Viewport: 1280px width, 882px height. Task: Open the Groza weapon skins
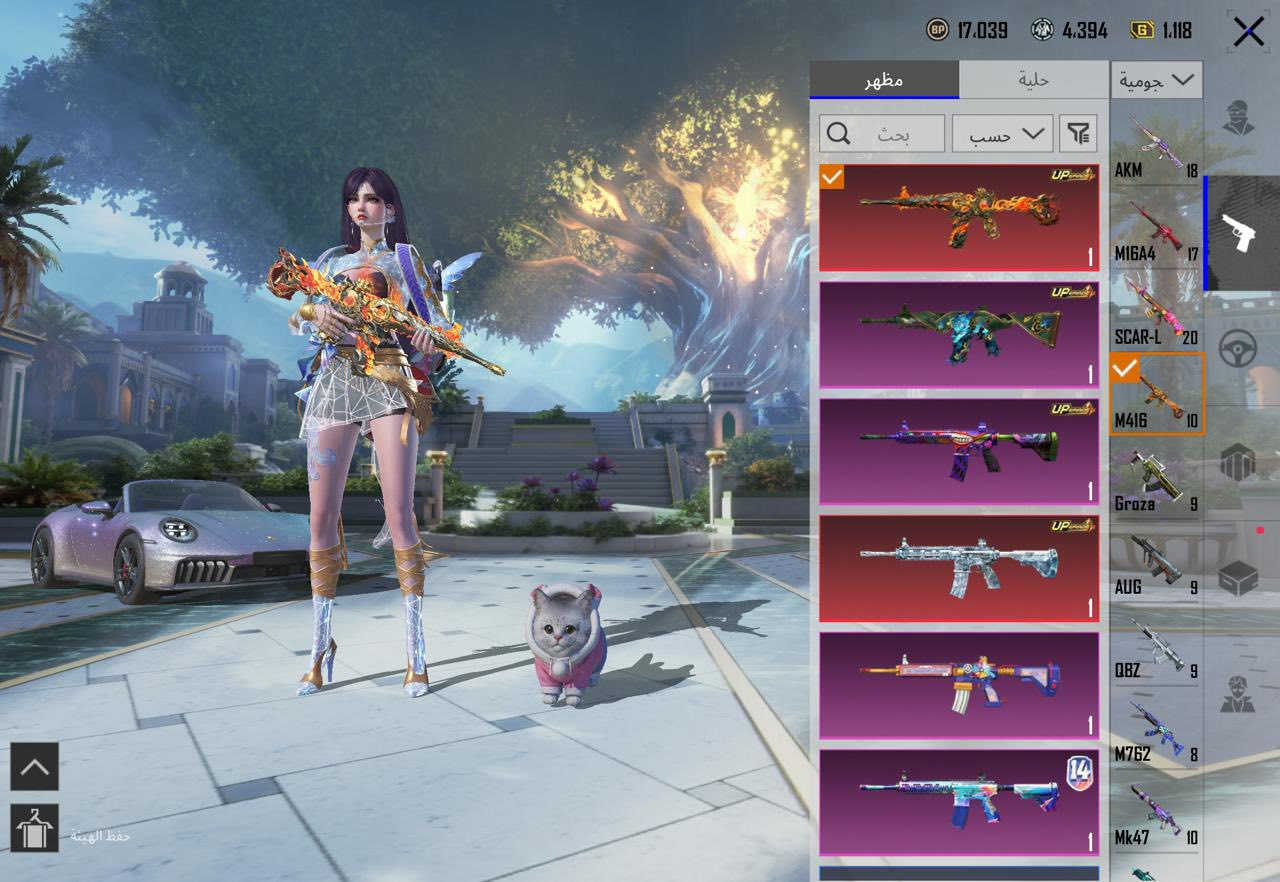coord(1156,479)
